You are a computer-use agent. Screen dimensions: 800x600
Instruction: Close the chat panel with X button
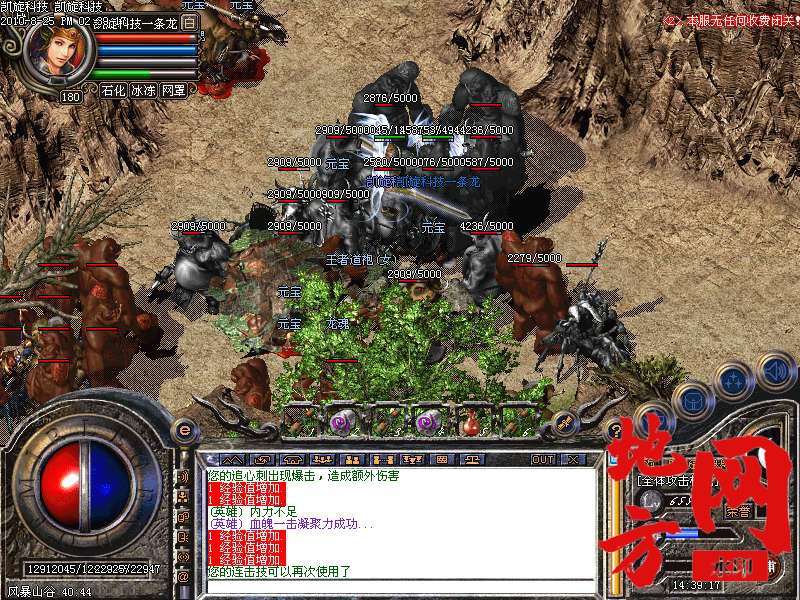tap(573, 459)
